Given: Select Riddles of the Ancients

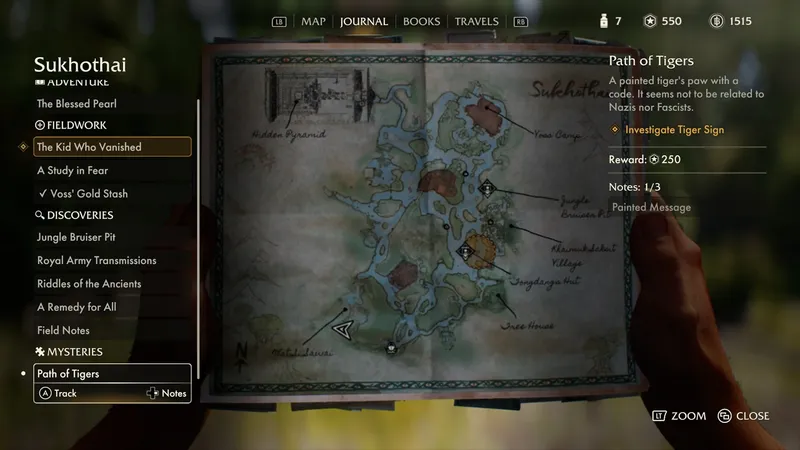Looking at the screenshot, I should point(89,283).
